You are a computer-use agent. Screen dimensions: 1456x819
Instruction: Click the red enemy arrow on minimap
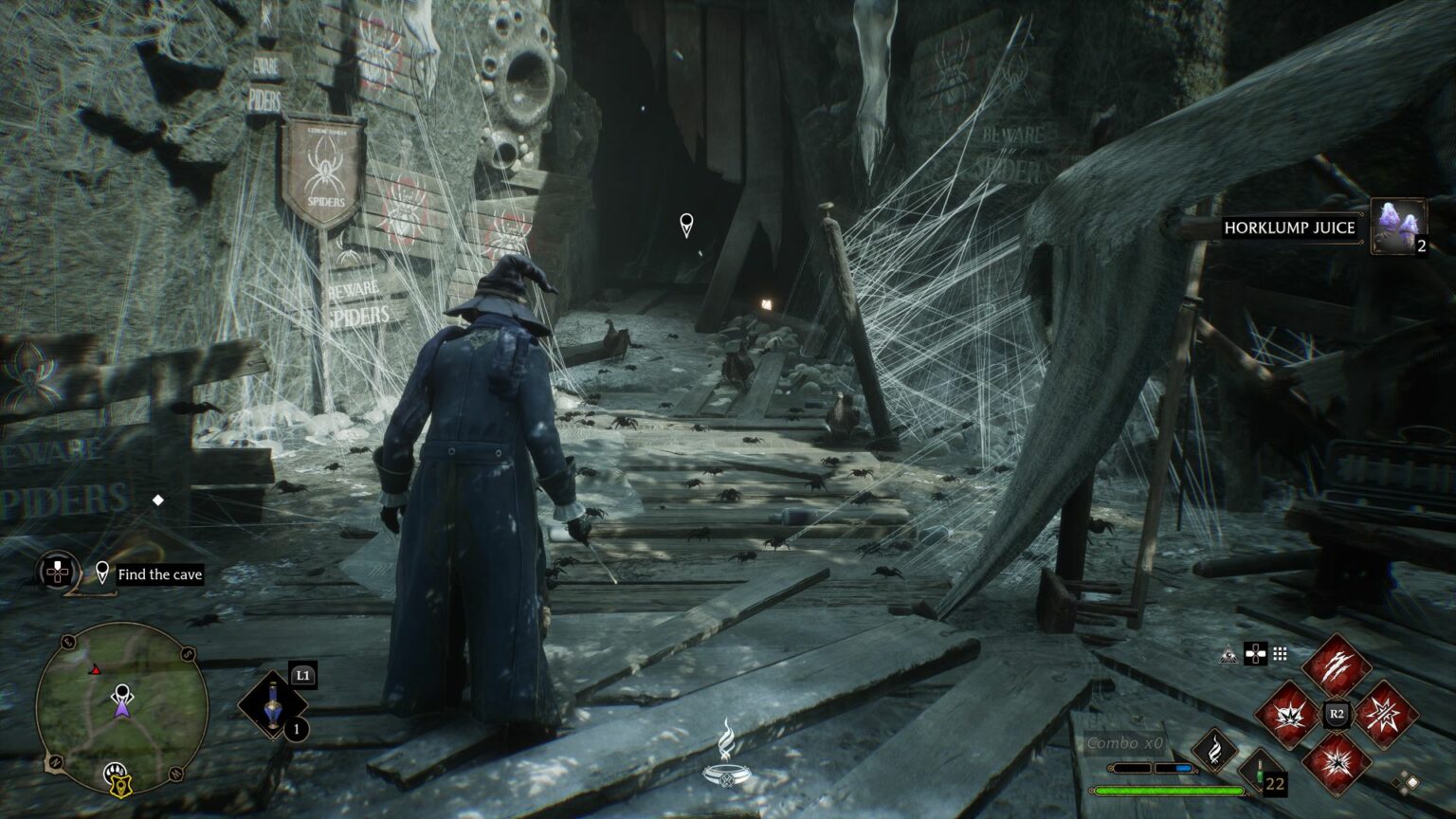click(95, 670)
